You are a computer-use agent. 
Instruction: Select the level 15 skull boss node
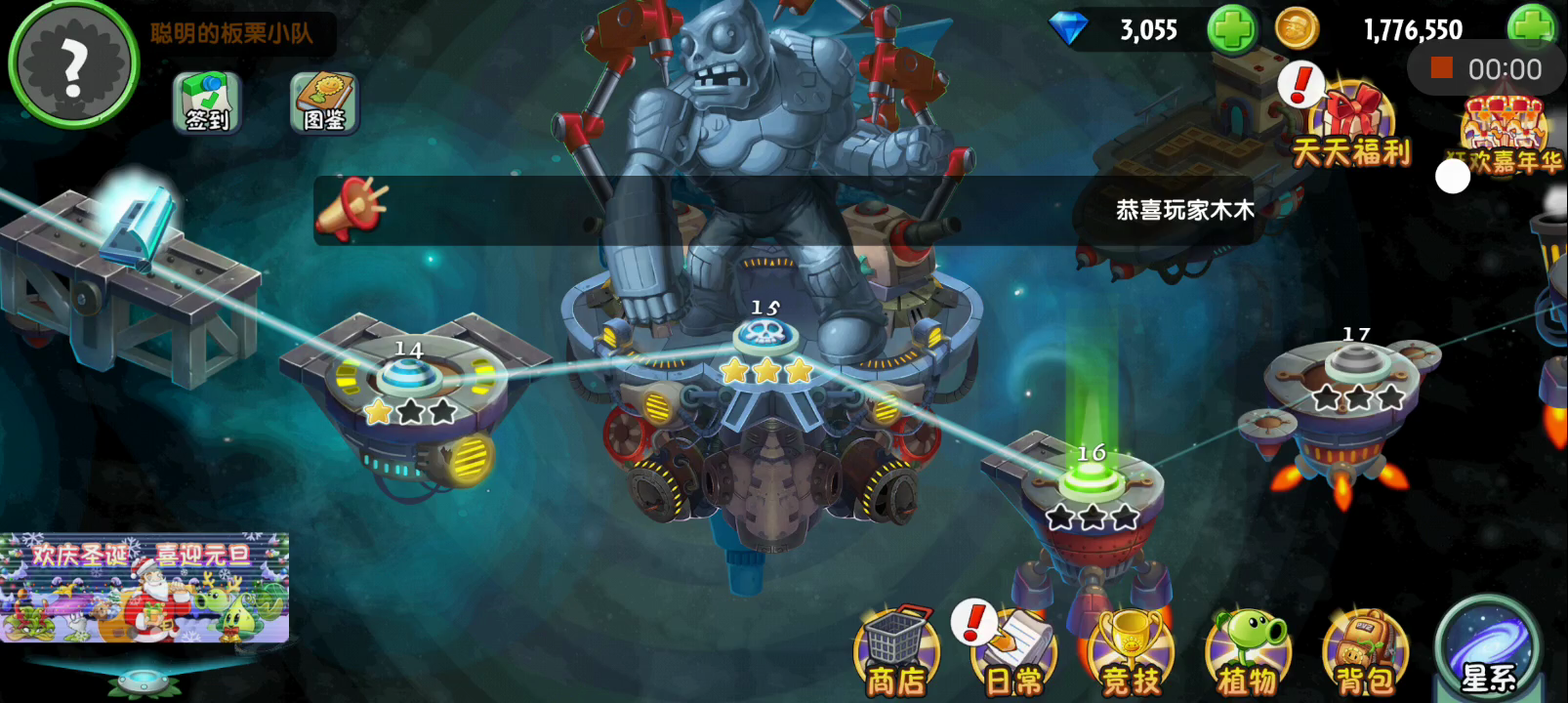click(766, 338)
